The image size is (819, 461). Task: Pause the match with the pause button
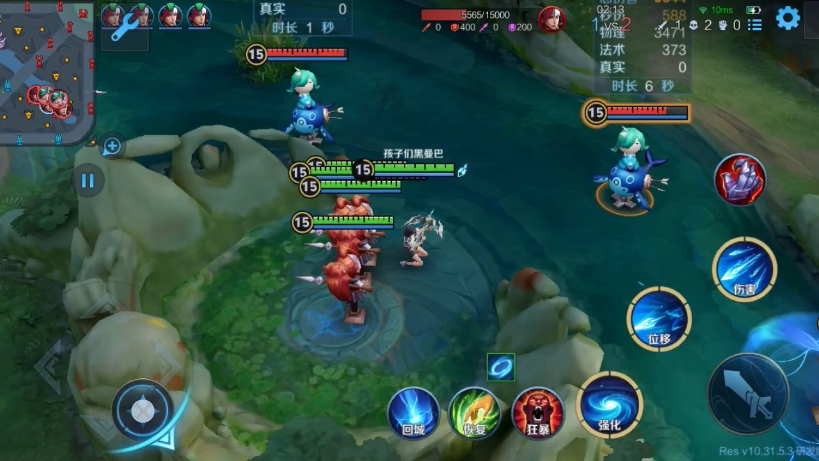88,181
